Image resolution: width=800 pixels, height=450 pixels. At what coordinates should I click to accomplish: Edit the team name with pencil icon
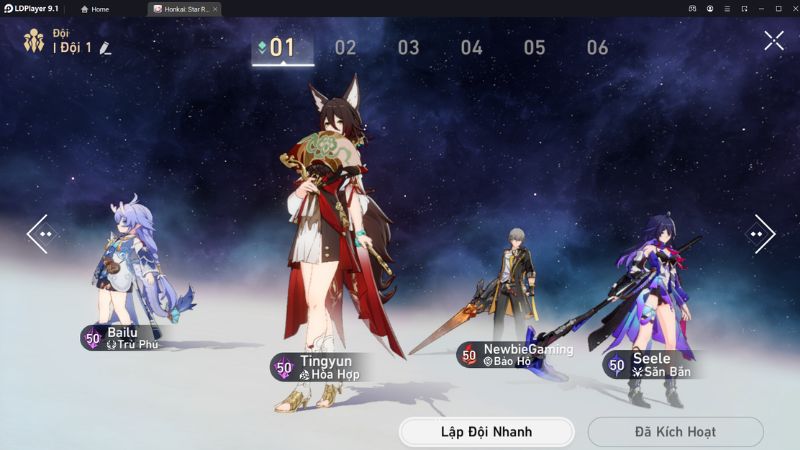point(106,47)
